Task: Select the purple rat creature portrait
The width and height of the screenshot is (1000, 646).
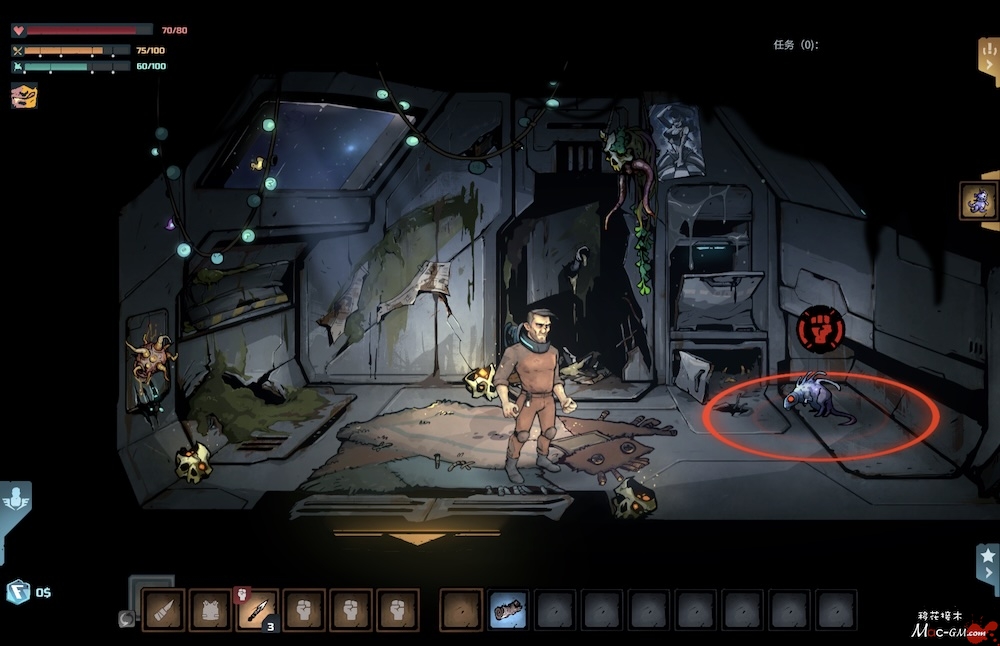Action: point(978,199)
